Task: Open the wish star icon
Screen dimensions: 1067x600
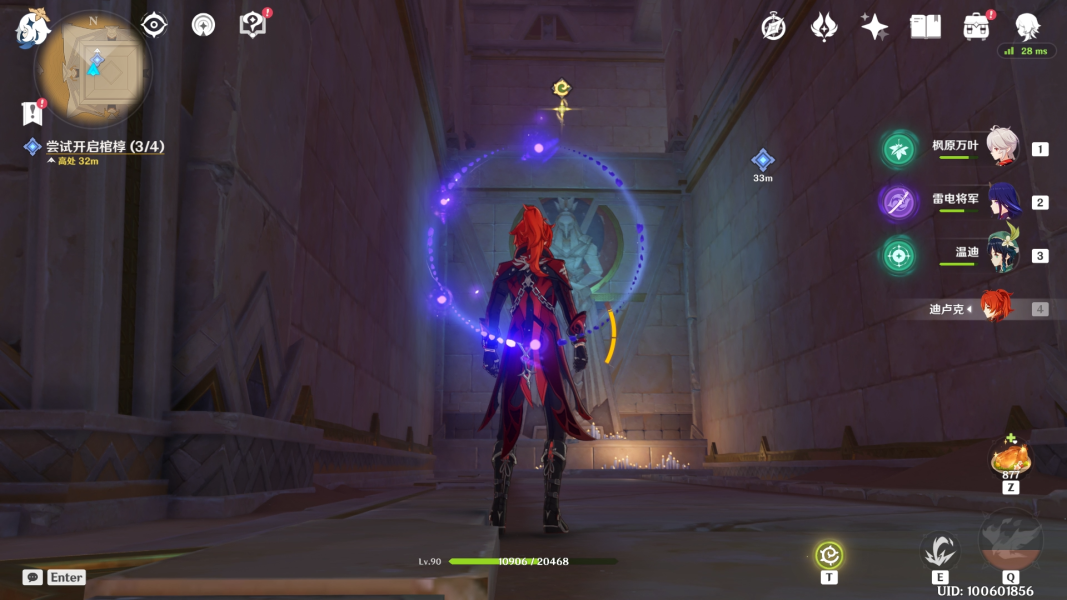Action: pos(875,27)
